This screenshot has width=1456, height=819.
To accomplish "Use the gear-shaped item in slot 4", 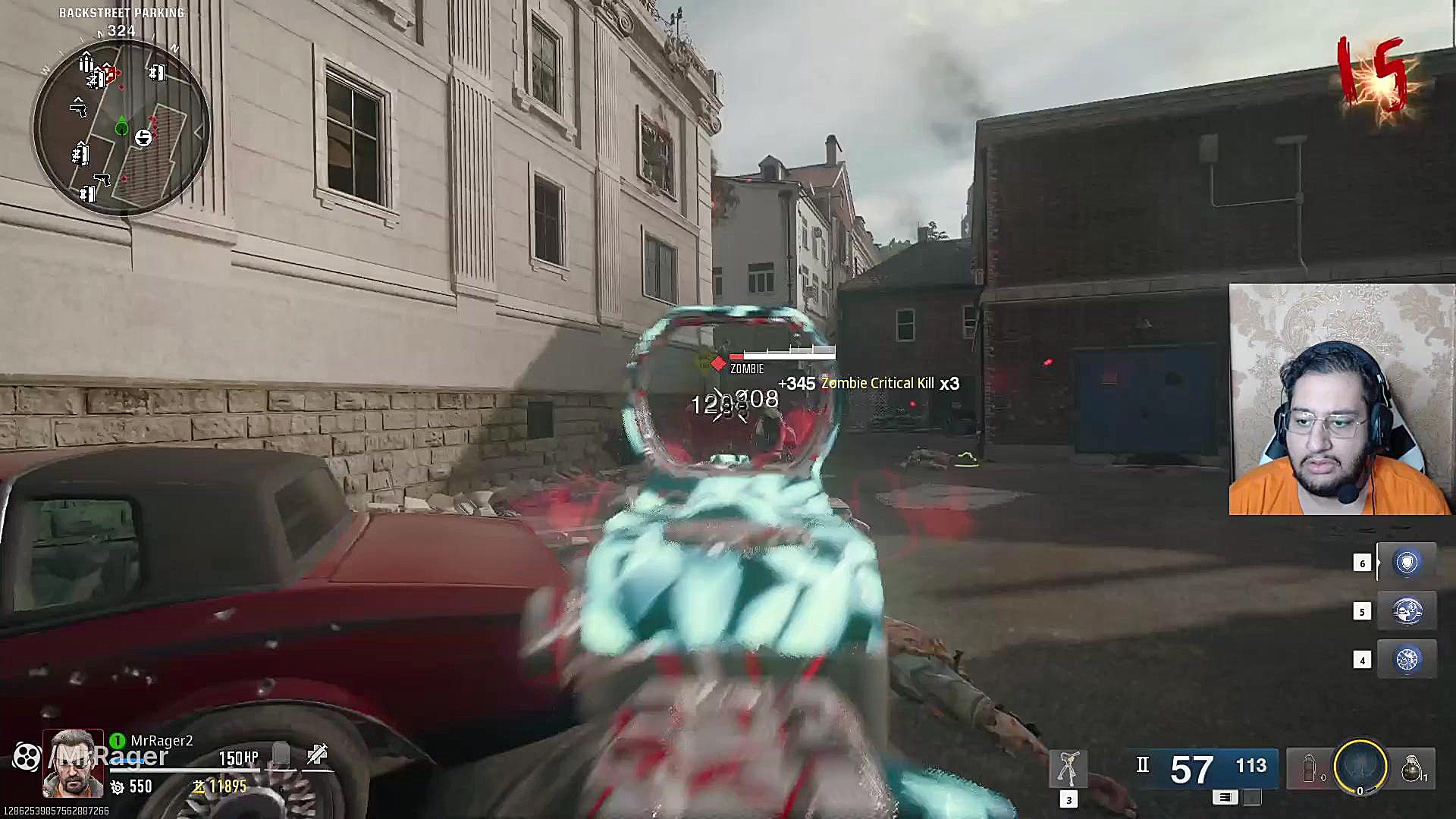I will (x=1407, y=660).
